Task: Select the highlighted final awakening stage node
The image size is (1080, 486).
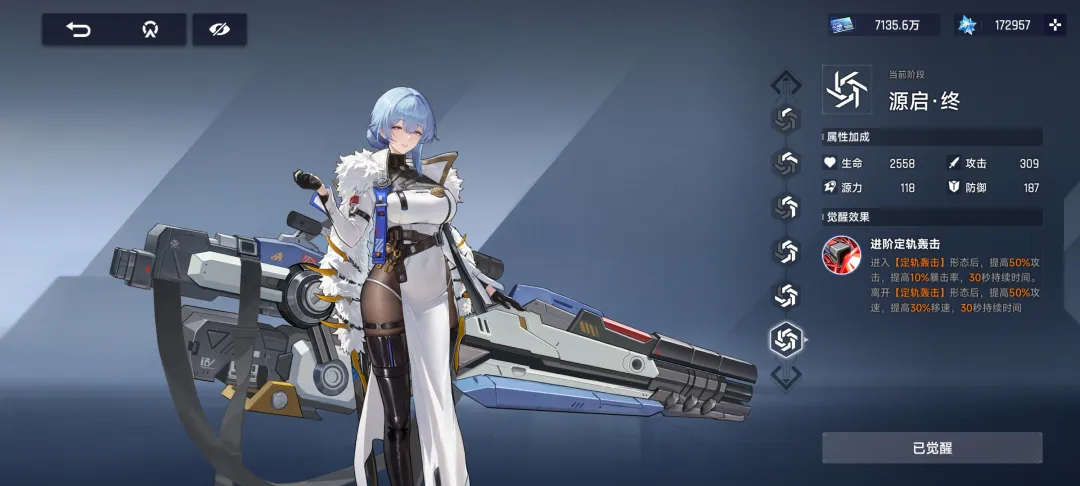Action: point(786,339)
